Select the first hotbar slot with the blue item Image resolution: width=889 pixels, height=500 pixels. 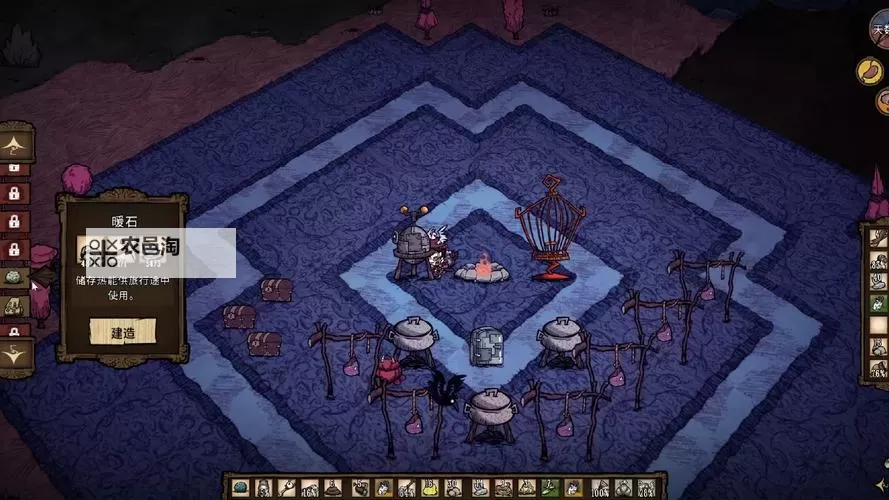pos(240,488)
